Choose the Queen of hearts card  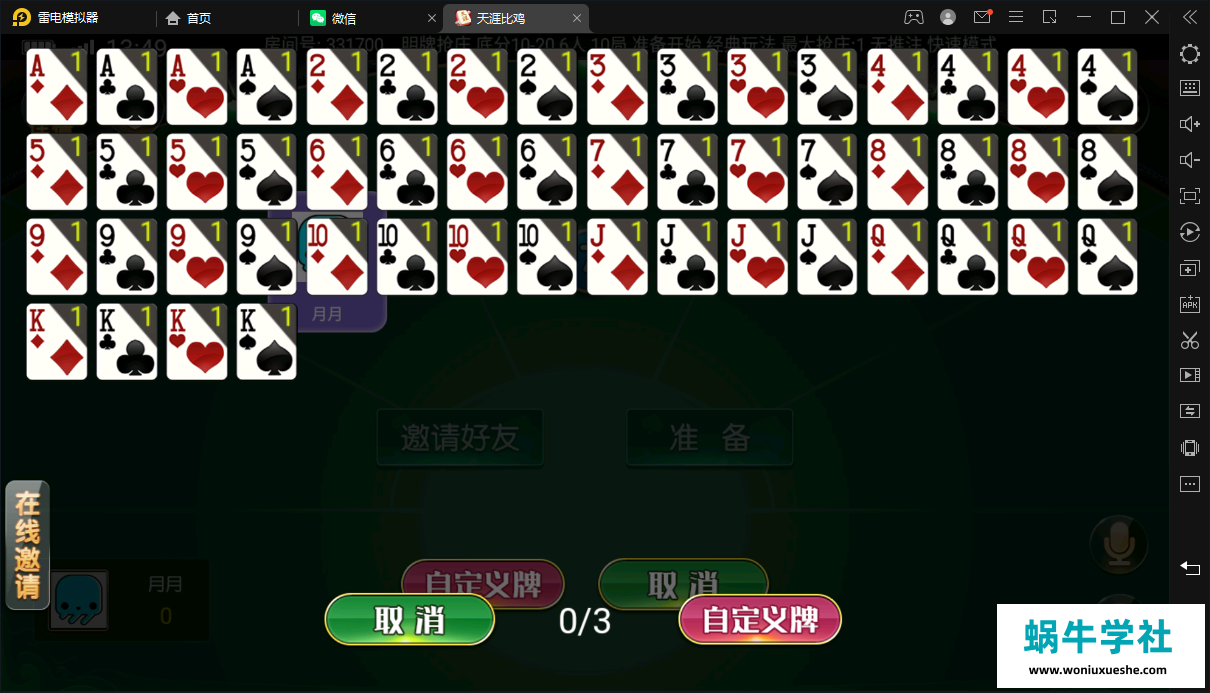click(x=1037, y=257)
